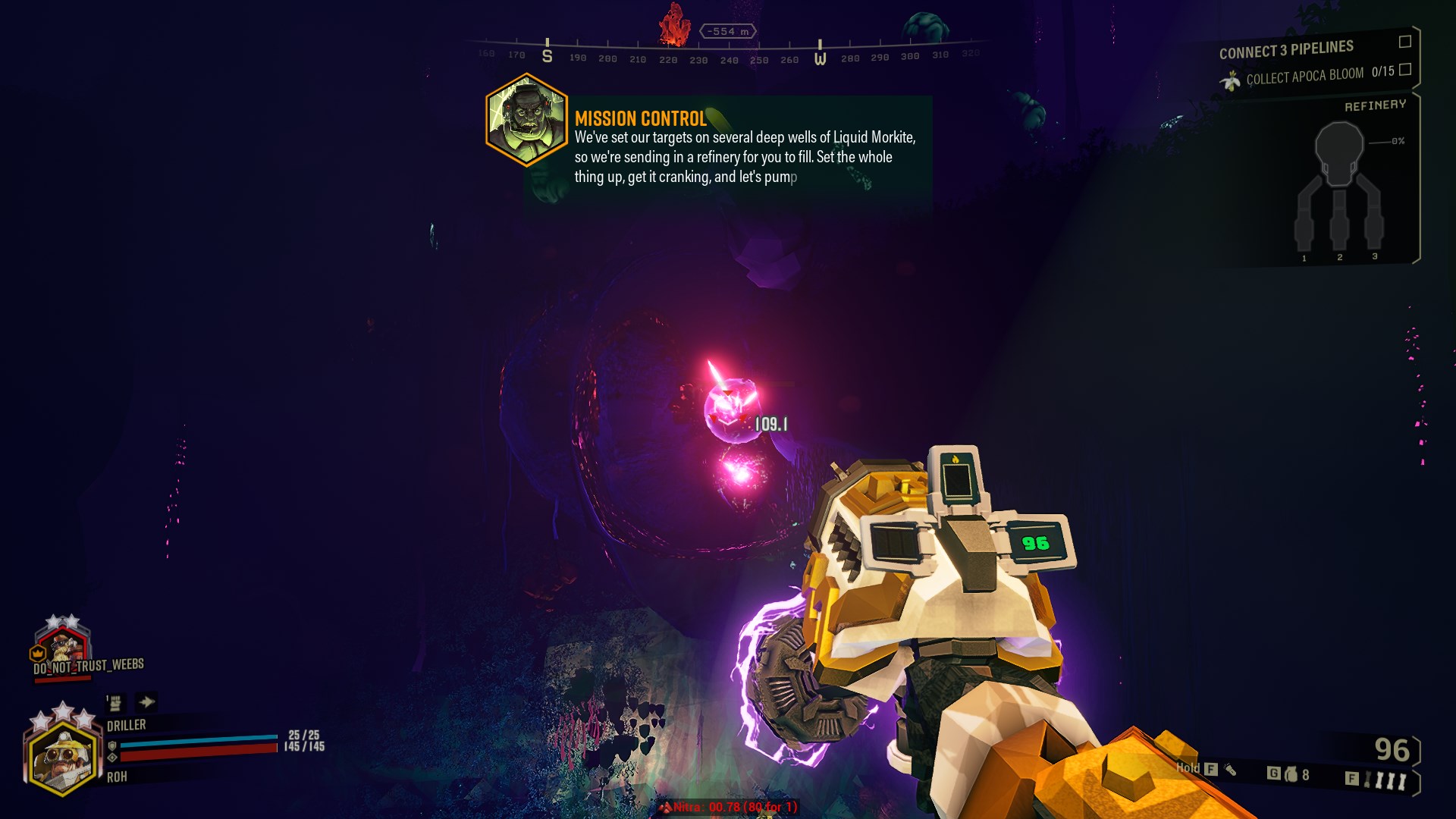Click the Mission Control portrait

(526, 120)
